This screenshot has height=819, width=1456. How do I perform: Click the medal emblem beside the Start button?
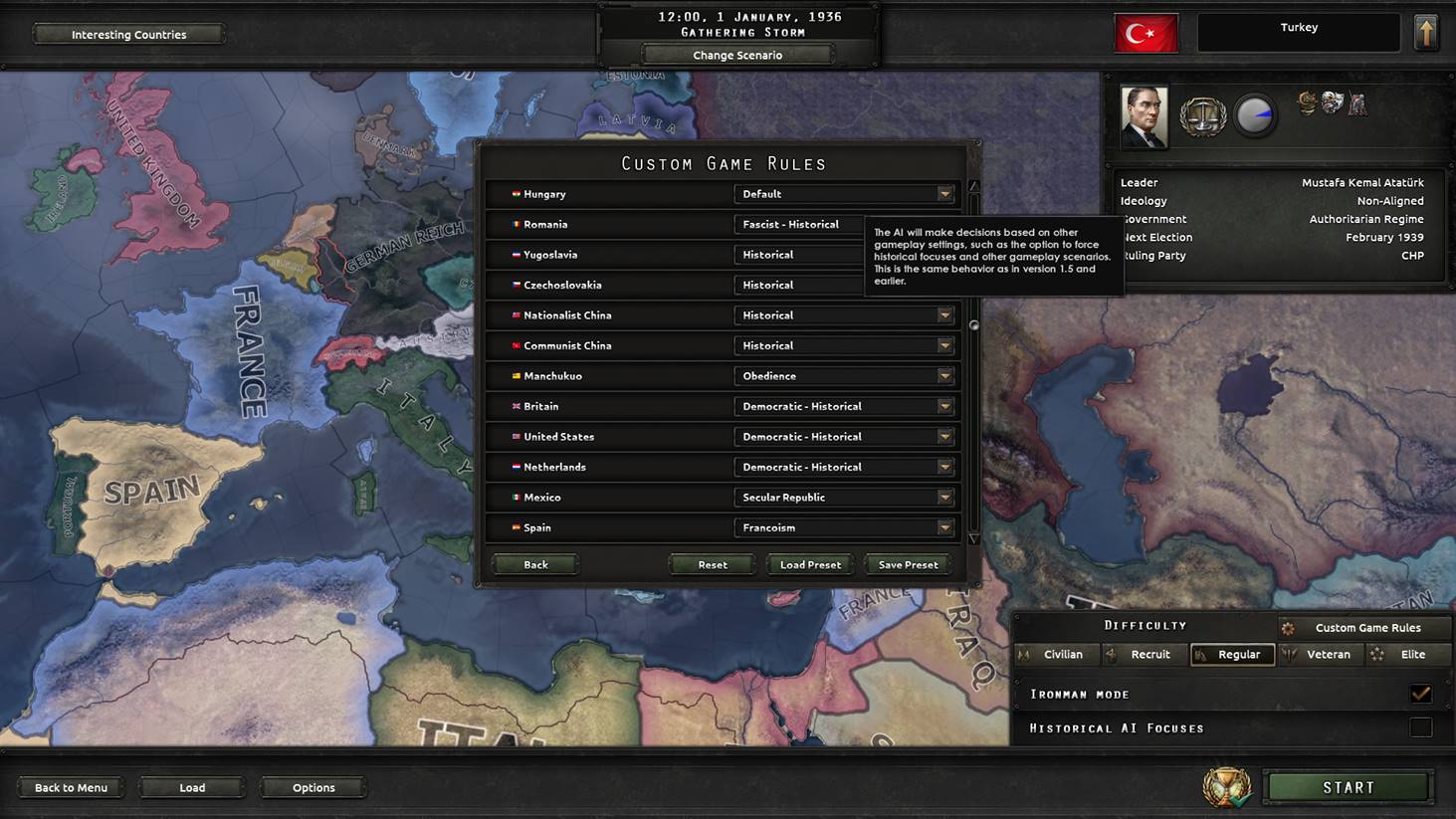coord(1226,786)
